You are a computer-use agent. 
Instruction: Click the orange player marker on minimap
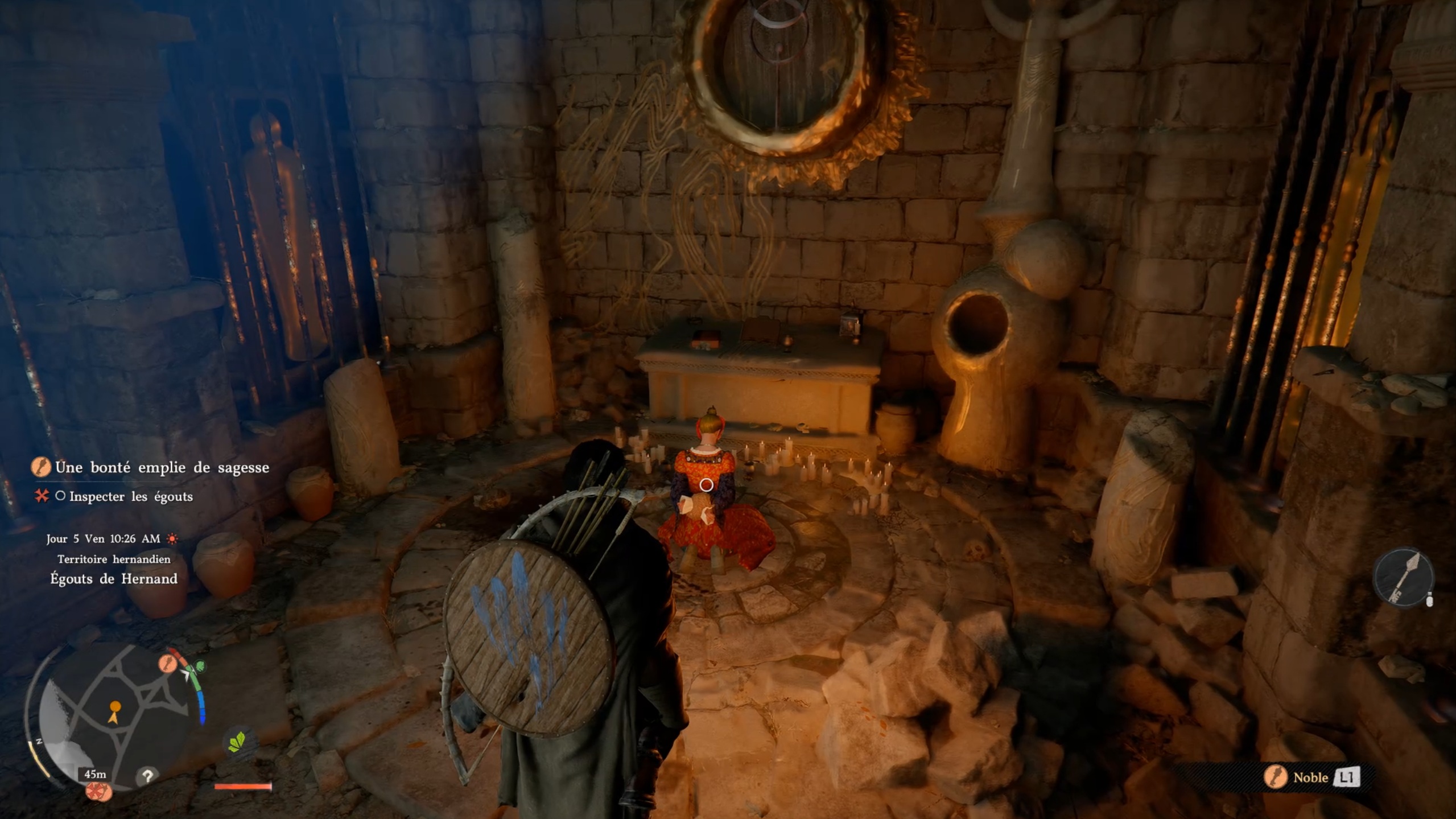pos(115,707)
